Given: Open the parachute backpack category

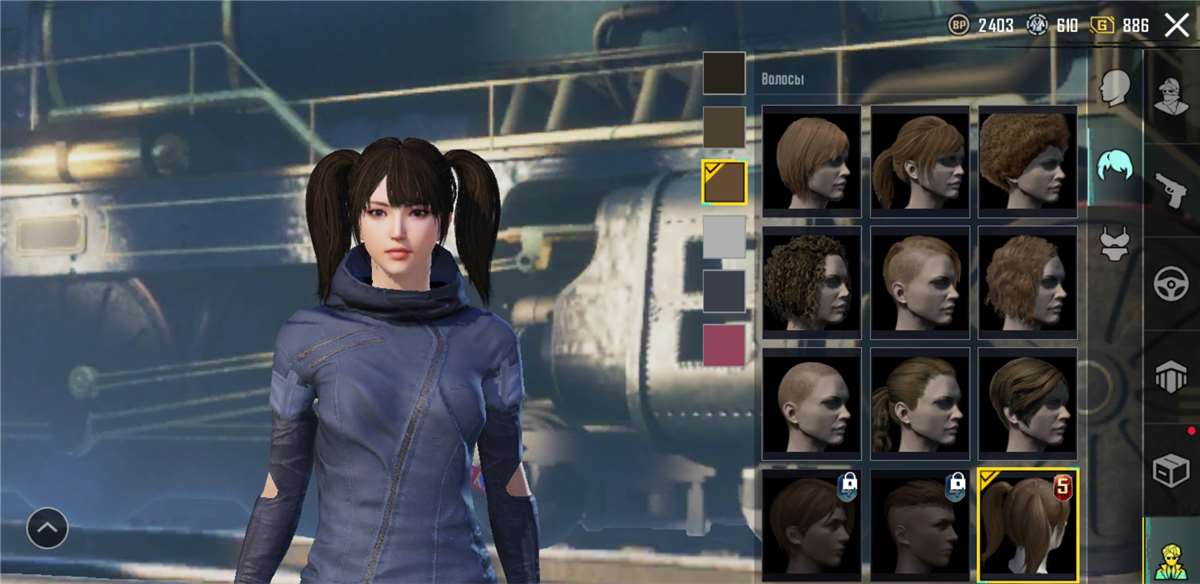Looking at the screenshot, I should (1171, 376).
